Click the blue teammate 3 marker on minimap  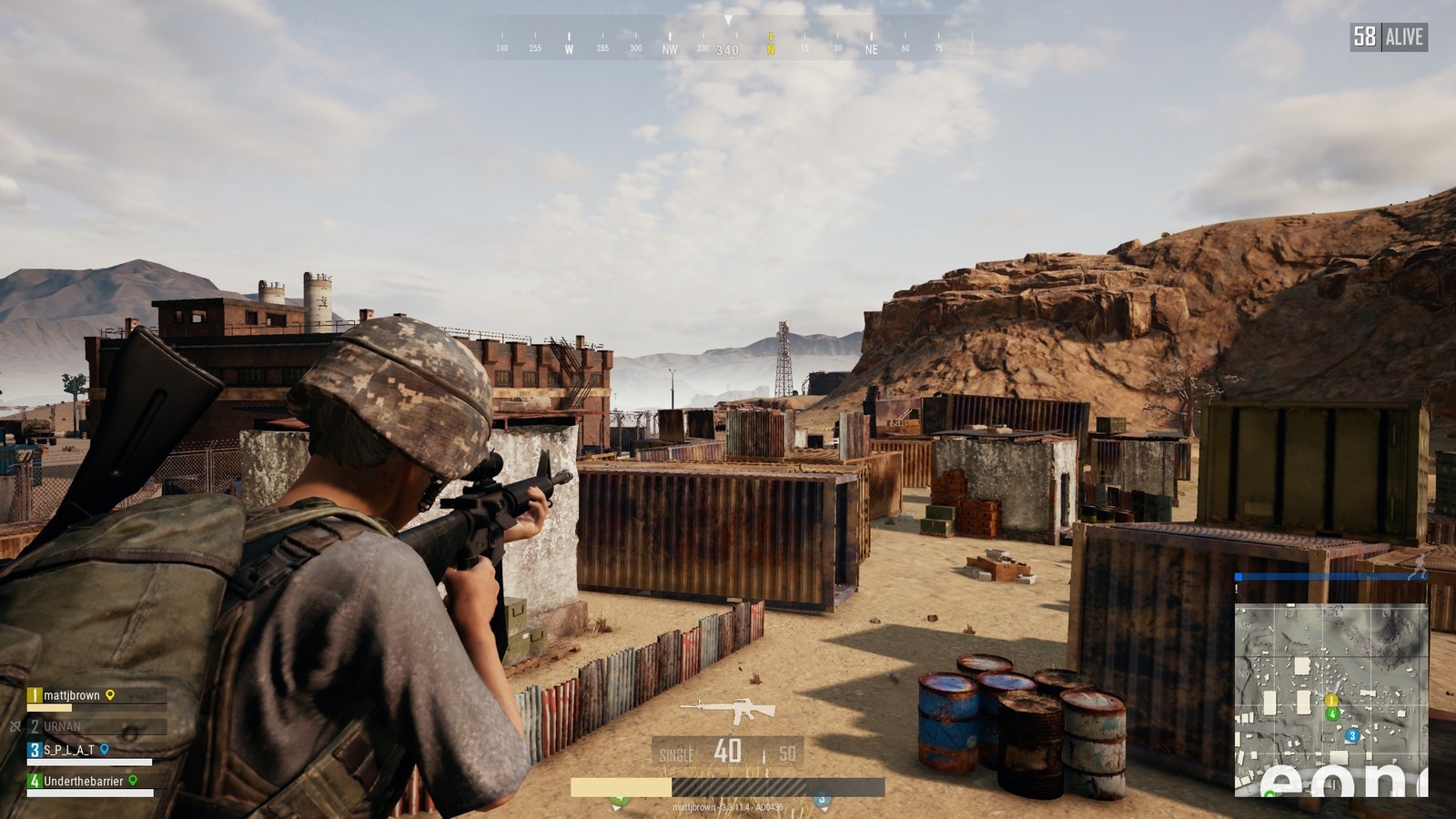coord(1352,735)
